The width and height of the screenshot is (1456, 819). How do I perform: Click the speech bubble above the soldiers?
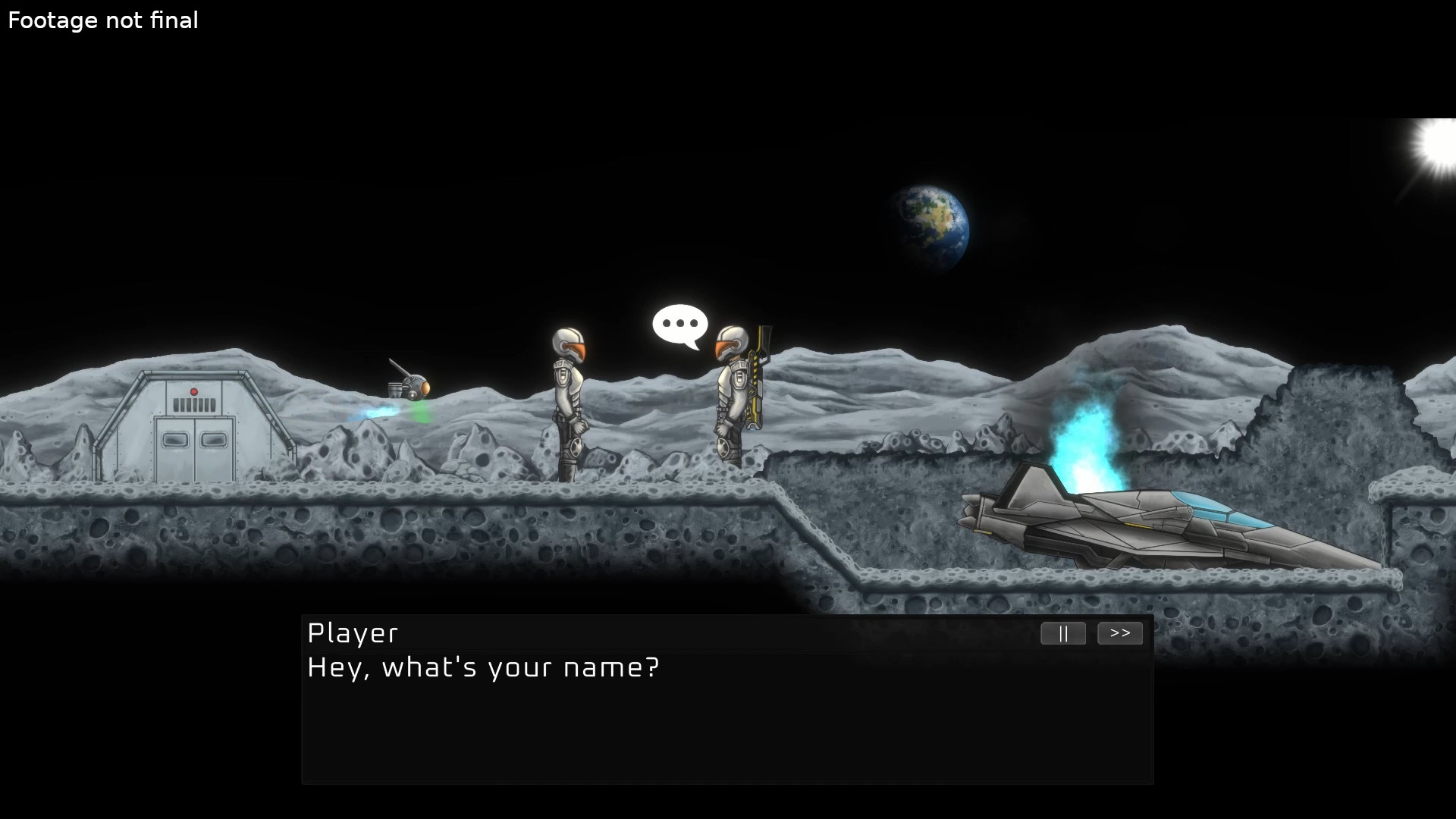tap(680, 325)
